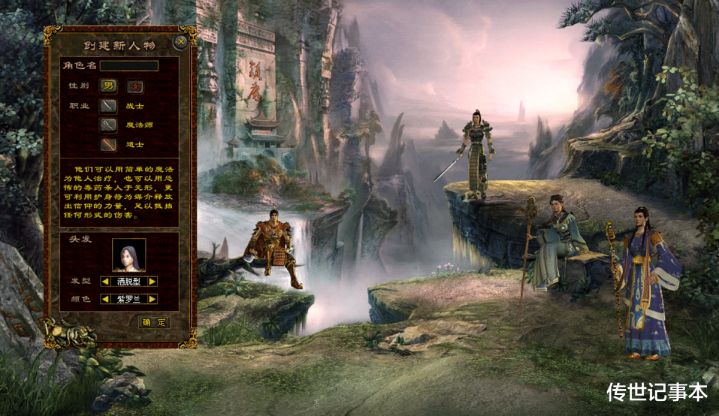
Task: Select the female (女) gender button
Action: (x=134, y=86)
